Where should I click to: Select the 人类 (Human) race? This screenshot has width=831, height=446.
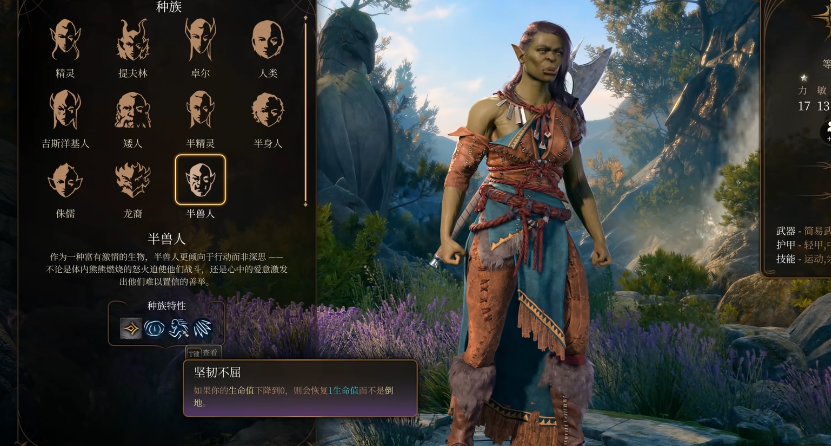267,40
